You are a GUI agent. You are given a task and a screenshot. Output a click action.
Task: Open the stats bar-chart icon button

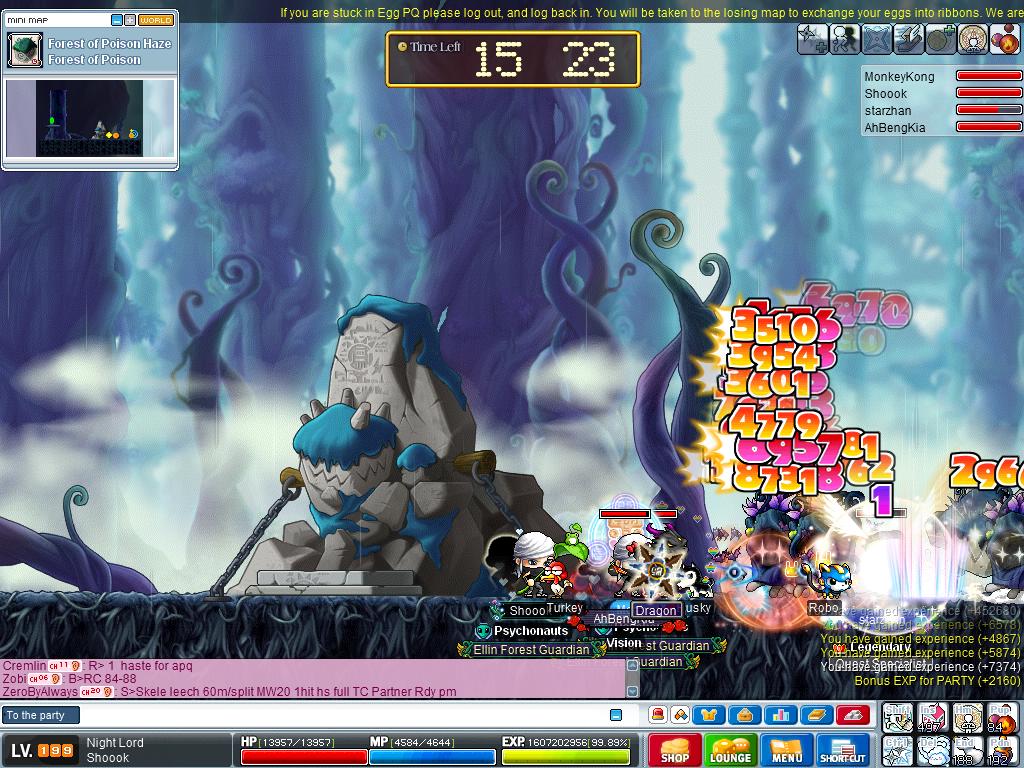pyautogui.click(x=781, y=715)
